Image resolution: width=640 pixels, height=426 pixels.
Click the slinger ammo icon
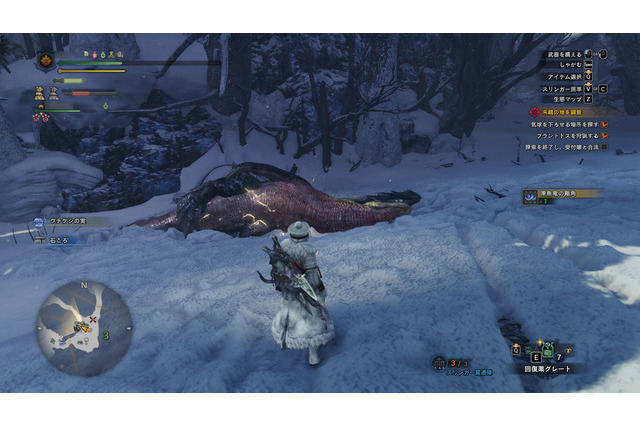tap(439, 362)
